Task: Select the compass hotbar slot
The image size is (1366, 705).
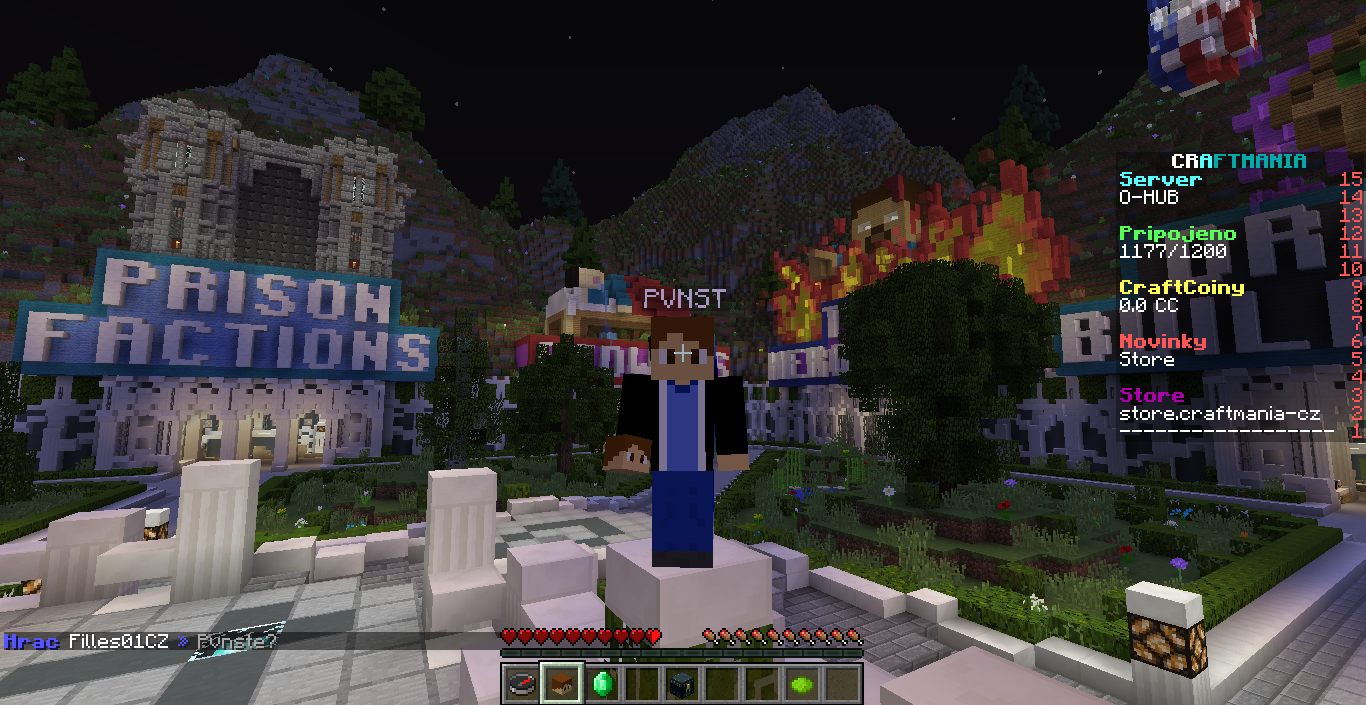Action: [x=520, y=684]
